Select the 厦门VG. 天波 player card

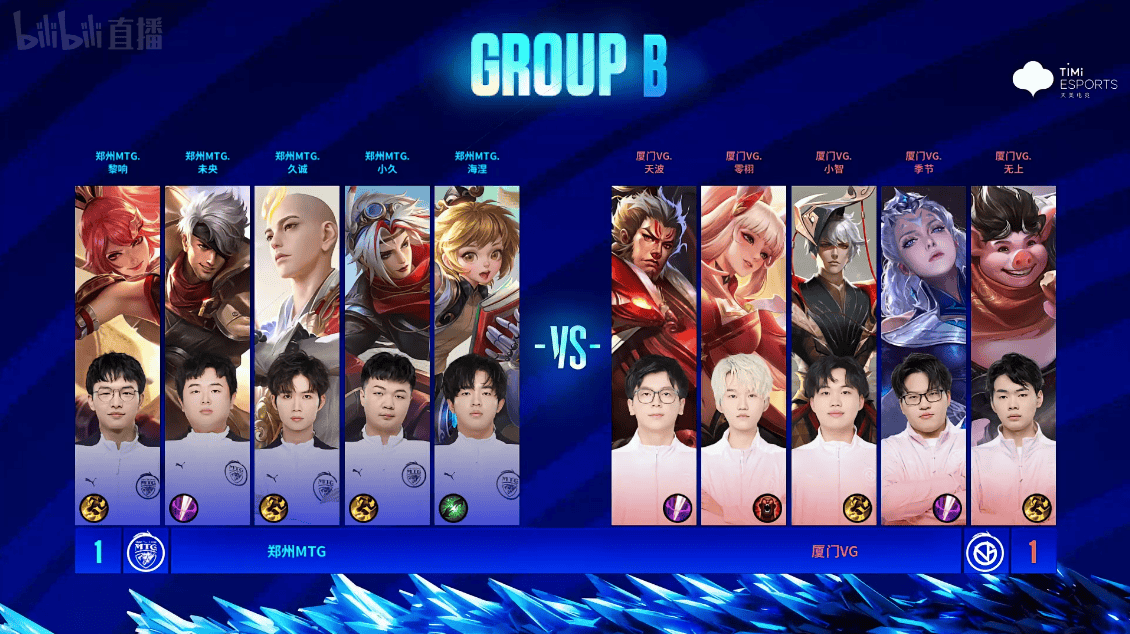point(654,355)
